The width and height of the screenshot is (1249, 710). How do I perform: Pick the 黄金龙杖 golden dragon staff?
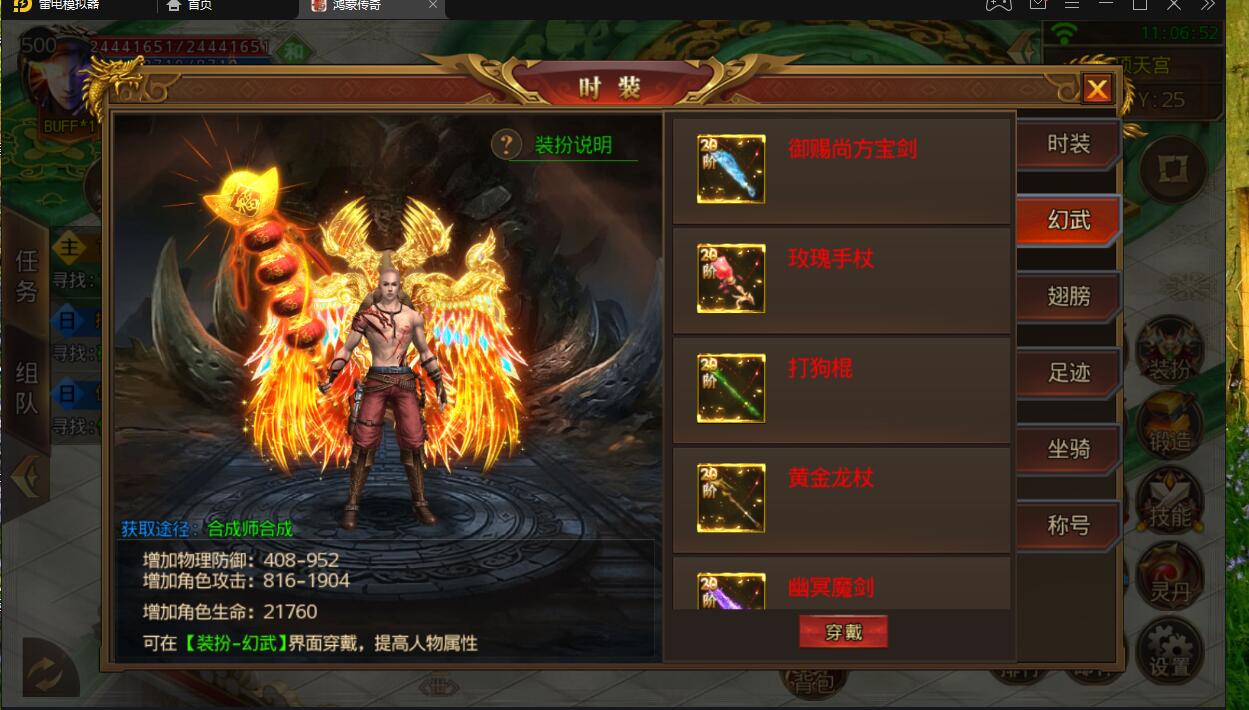point(840,499)
